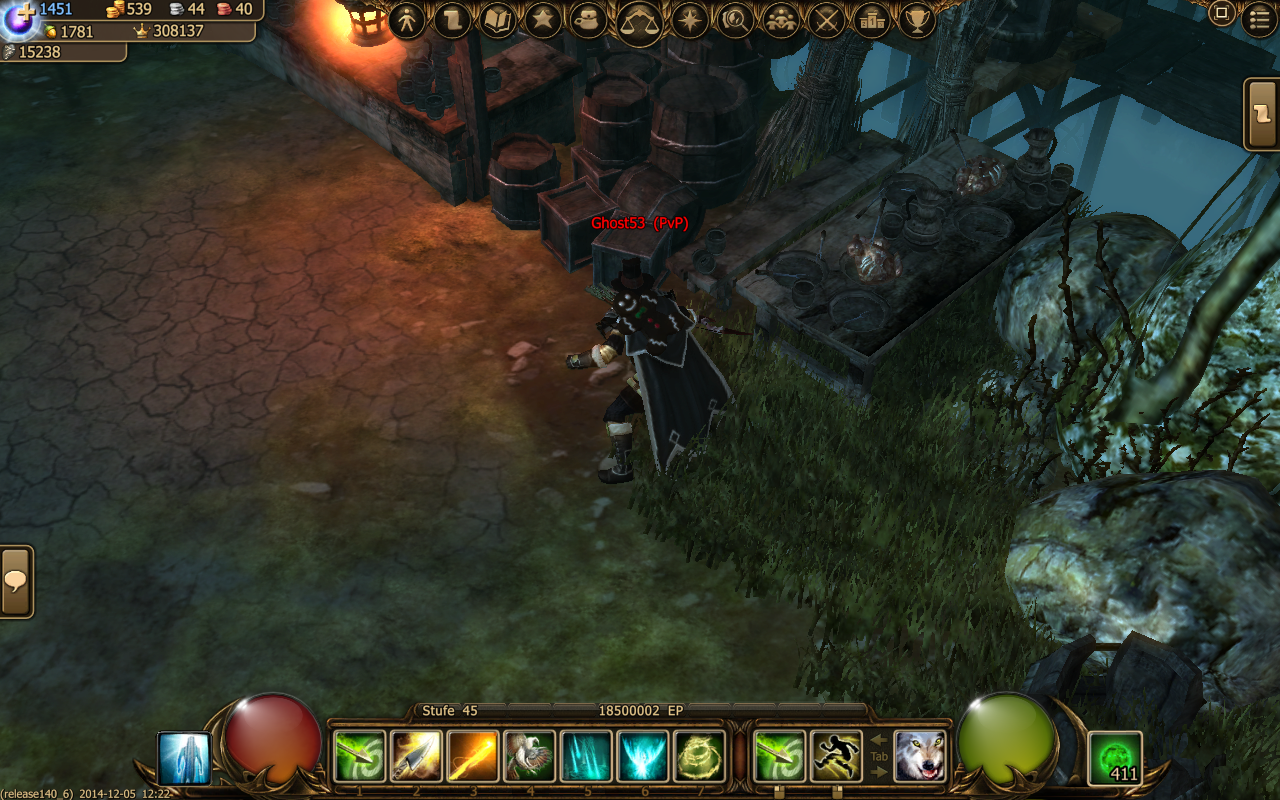The width and height of the screenshot is (1280, 800).
Task: Use the golden arrow skill in slot 3
Action: (x=473, y=756)
